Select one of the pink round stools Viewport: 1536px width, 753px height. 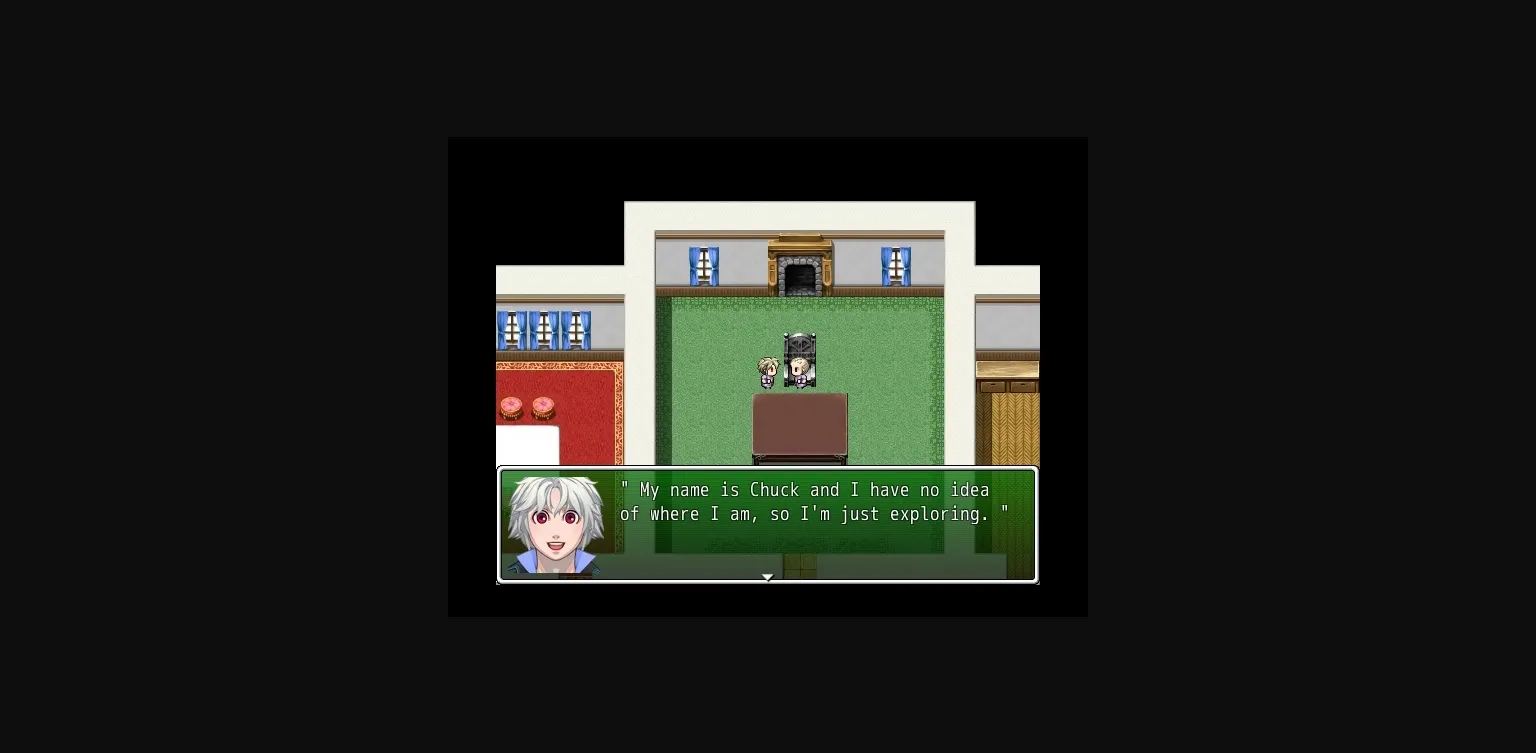pos(510,407)
